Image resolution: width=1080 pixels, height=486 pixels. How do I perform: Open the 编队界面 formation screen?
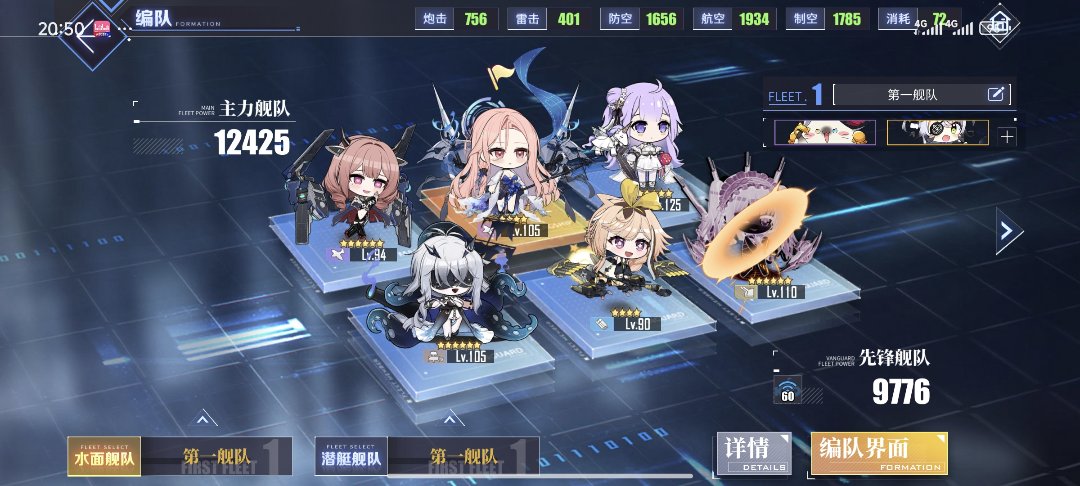(x=878, y=455)
